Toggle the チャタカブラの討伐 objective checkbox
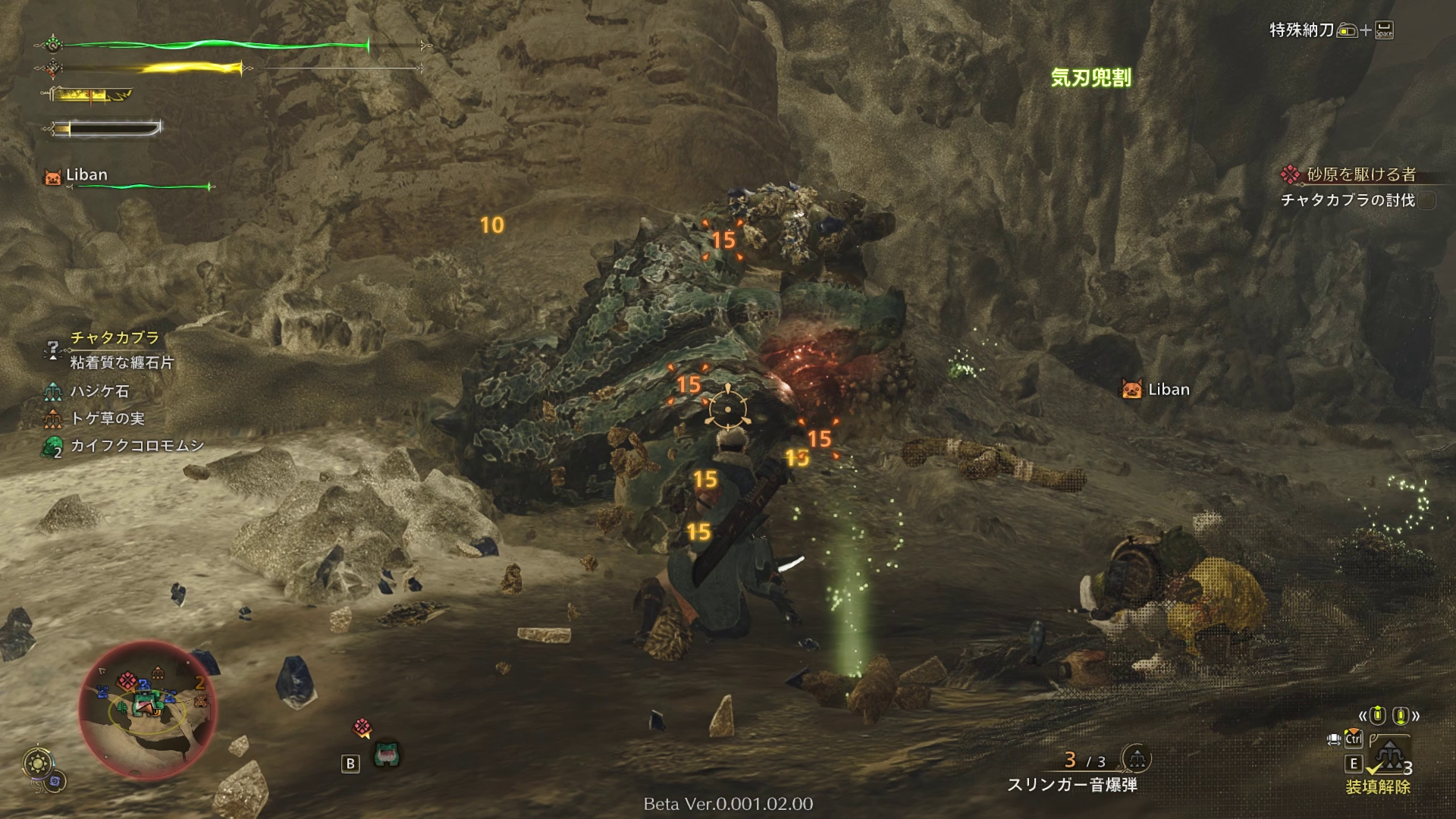The width and height of the screenshot is (1456, 819). [x=1427, y=200]
